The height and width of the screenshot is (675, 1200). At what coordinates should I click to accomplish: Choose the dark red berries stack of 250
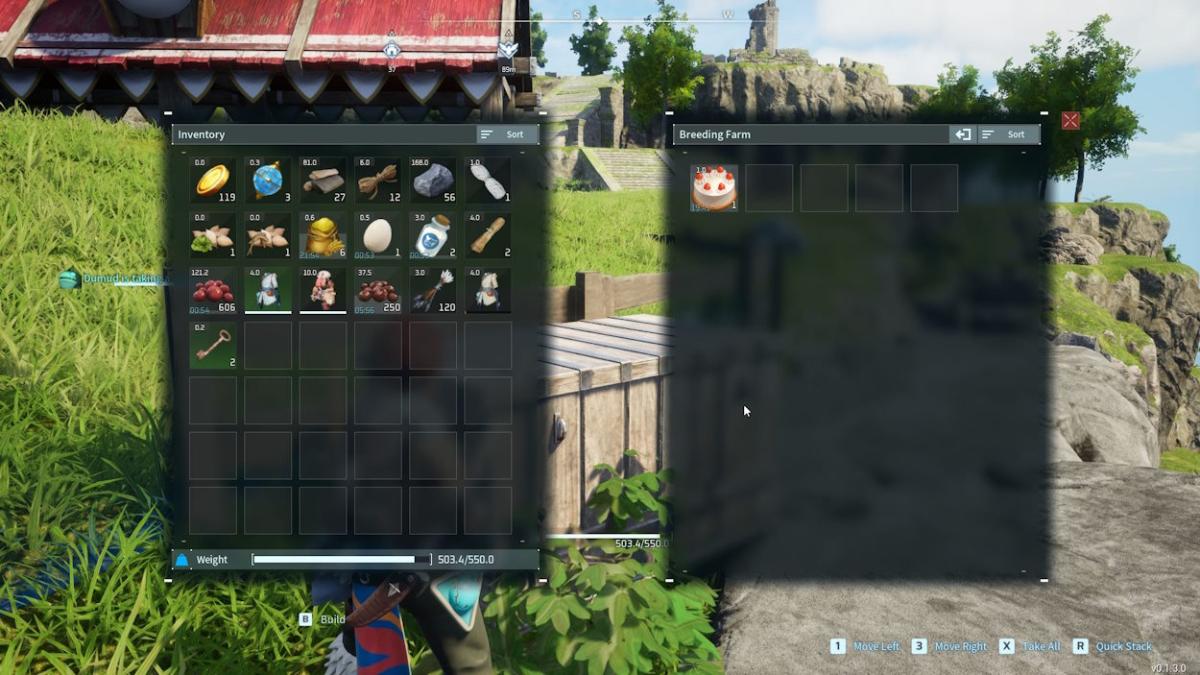pyautogui.click(x=378, y=291)
